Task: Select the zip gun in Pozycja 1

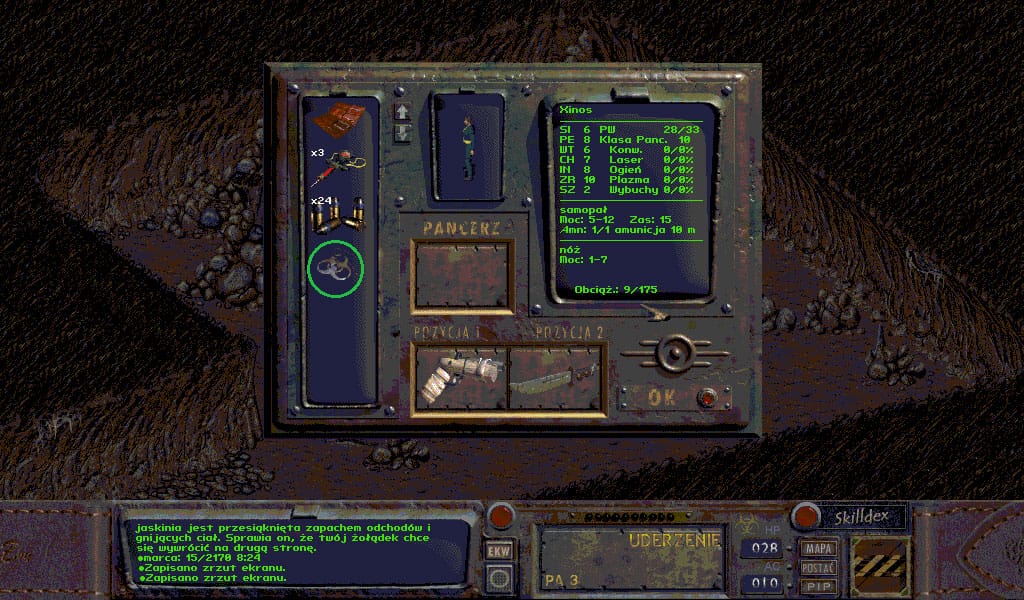Action: click(459, 377)
